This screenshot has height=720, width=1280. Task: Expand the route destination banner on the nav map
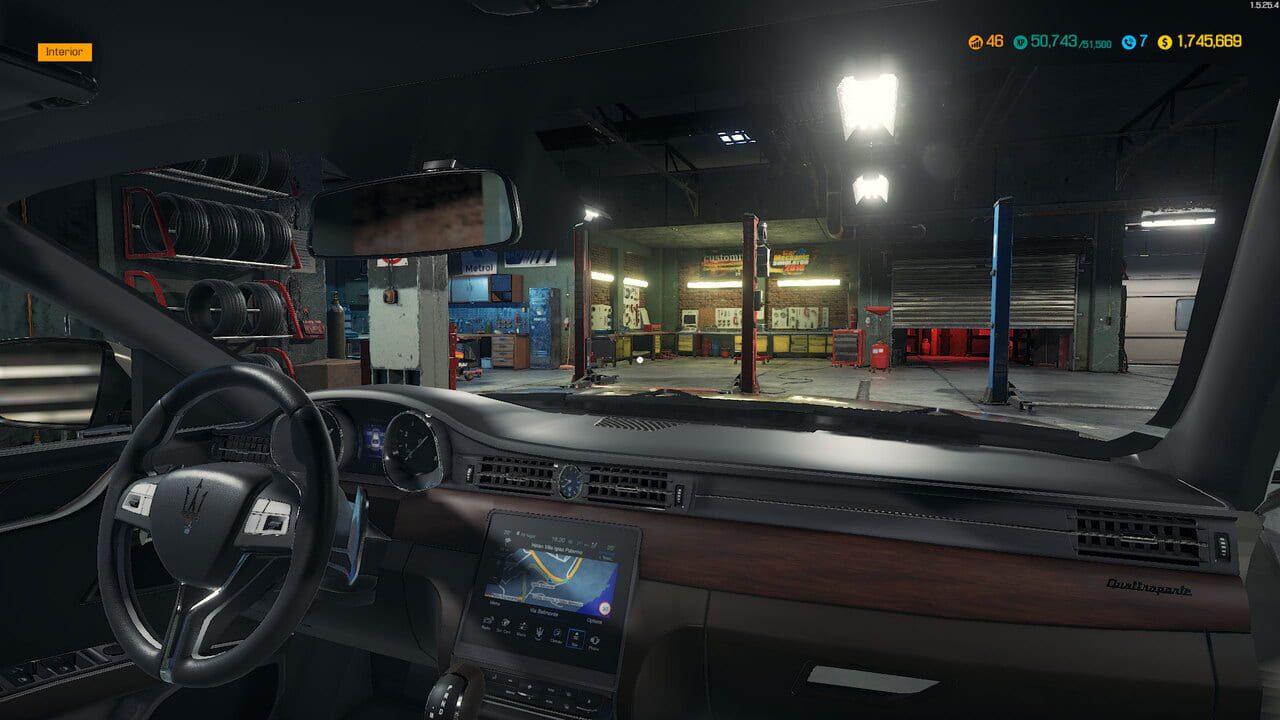[556, 549]
